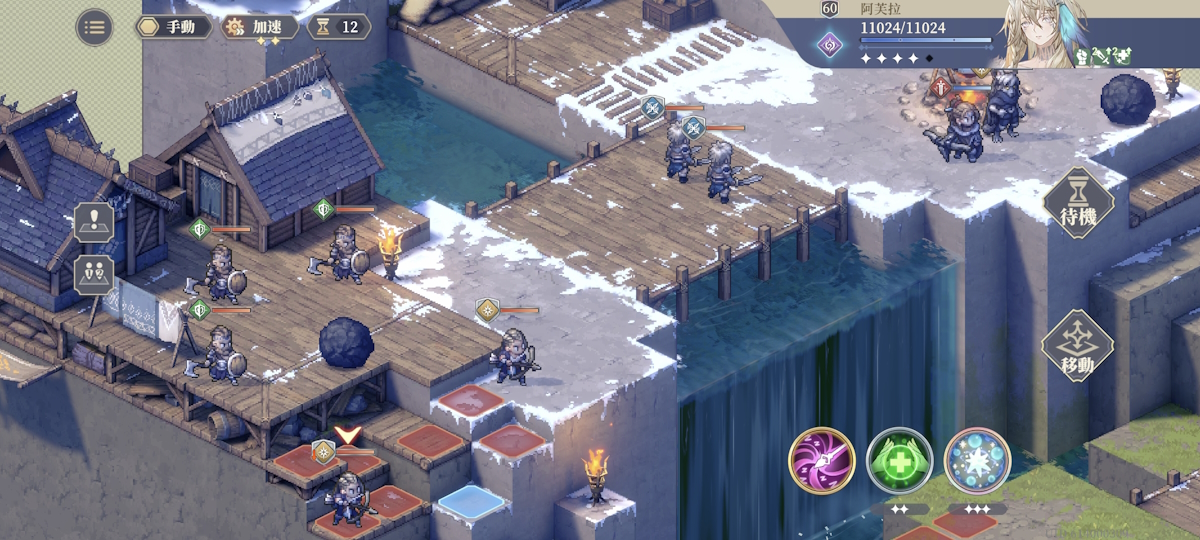
Task: Open the exclamation mark tile info button
Action: [x=93, y=221]
